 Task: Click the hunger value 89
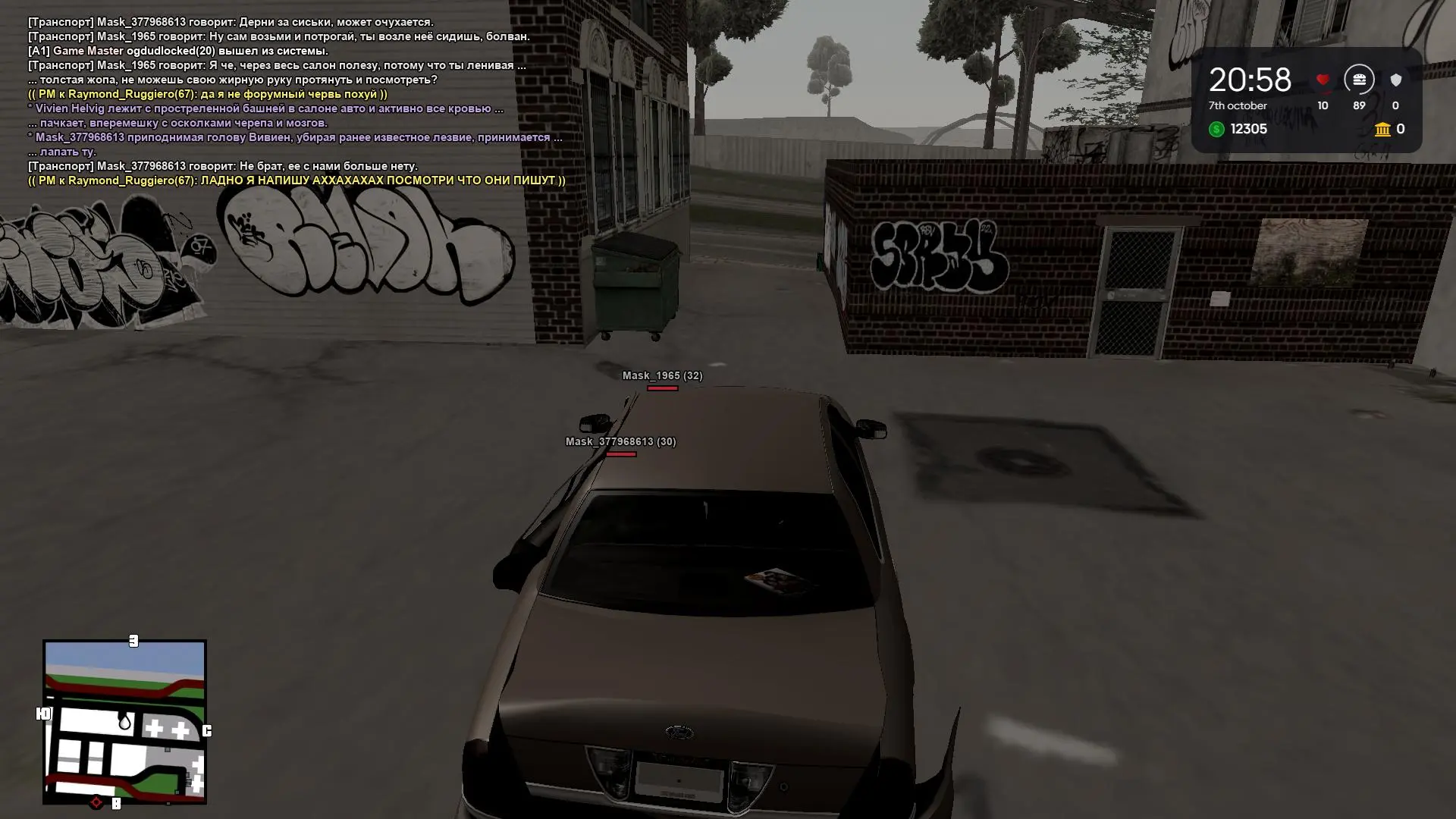click(x=1359, y=106)
